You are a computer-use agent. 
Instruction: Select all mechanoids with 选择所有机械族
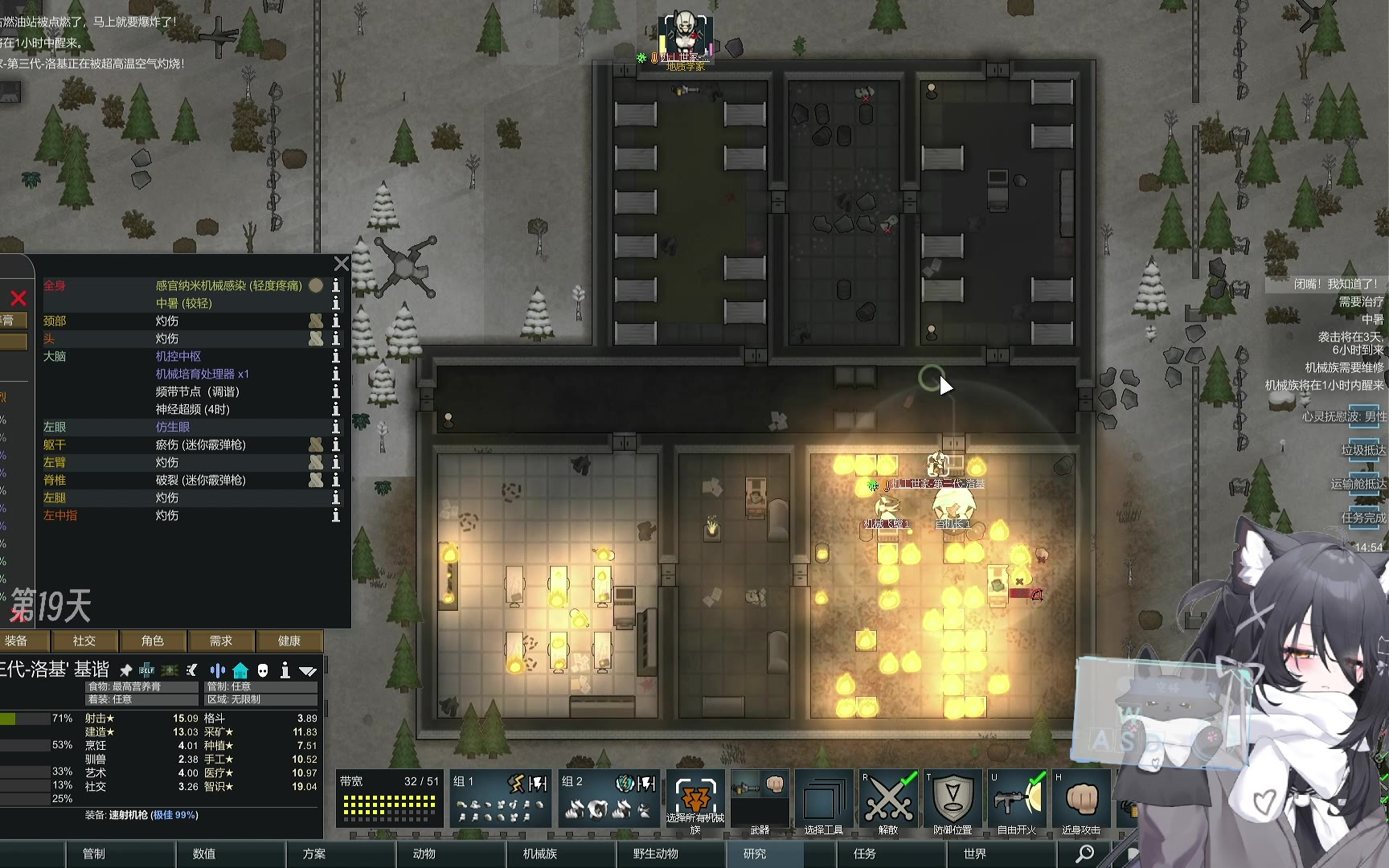tap(695, 800)
